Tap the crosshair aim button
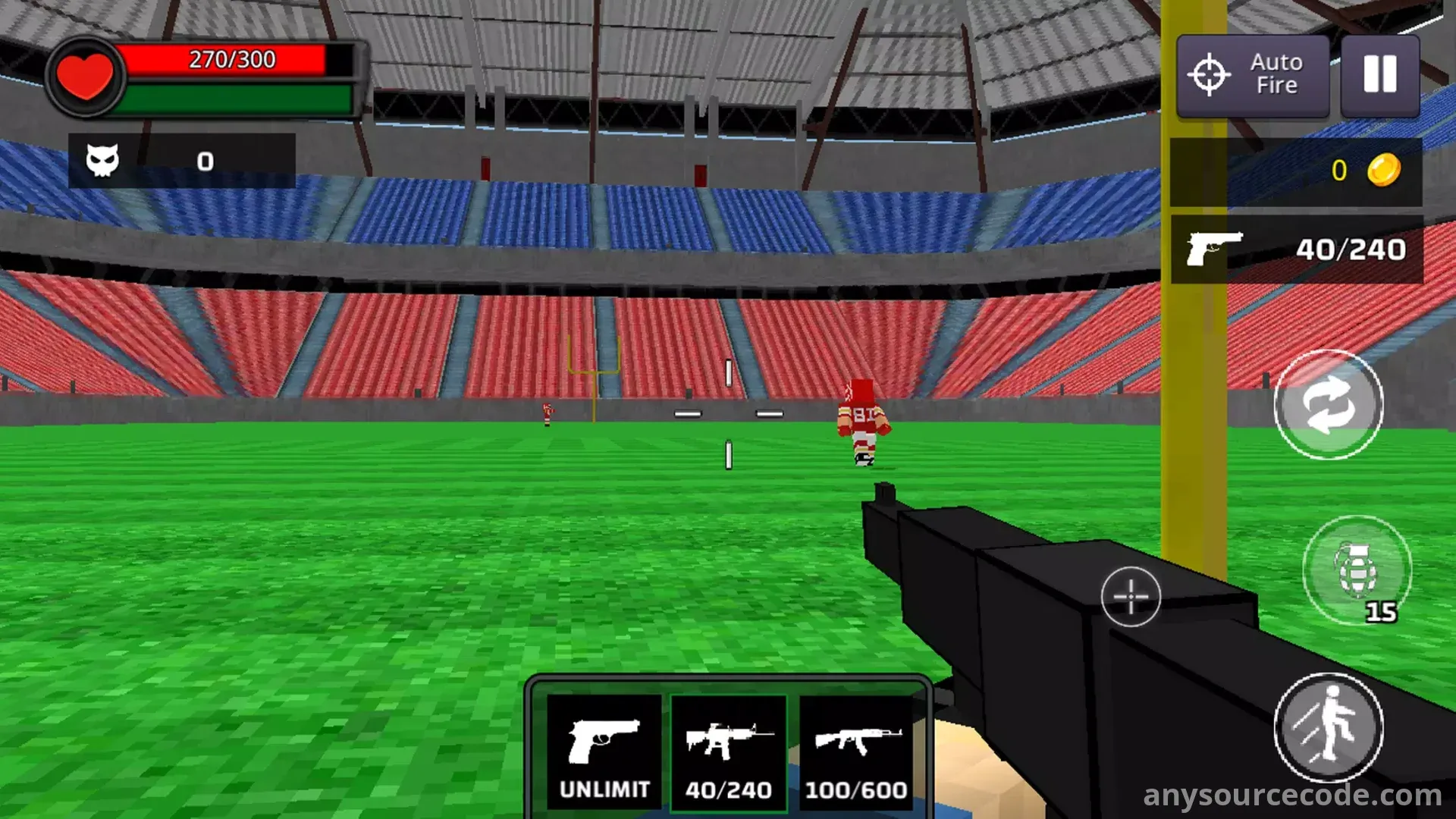 click(1130, 597)
